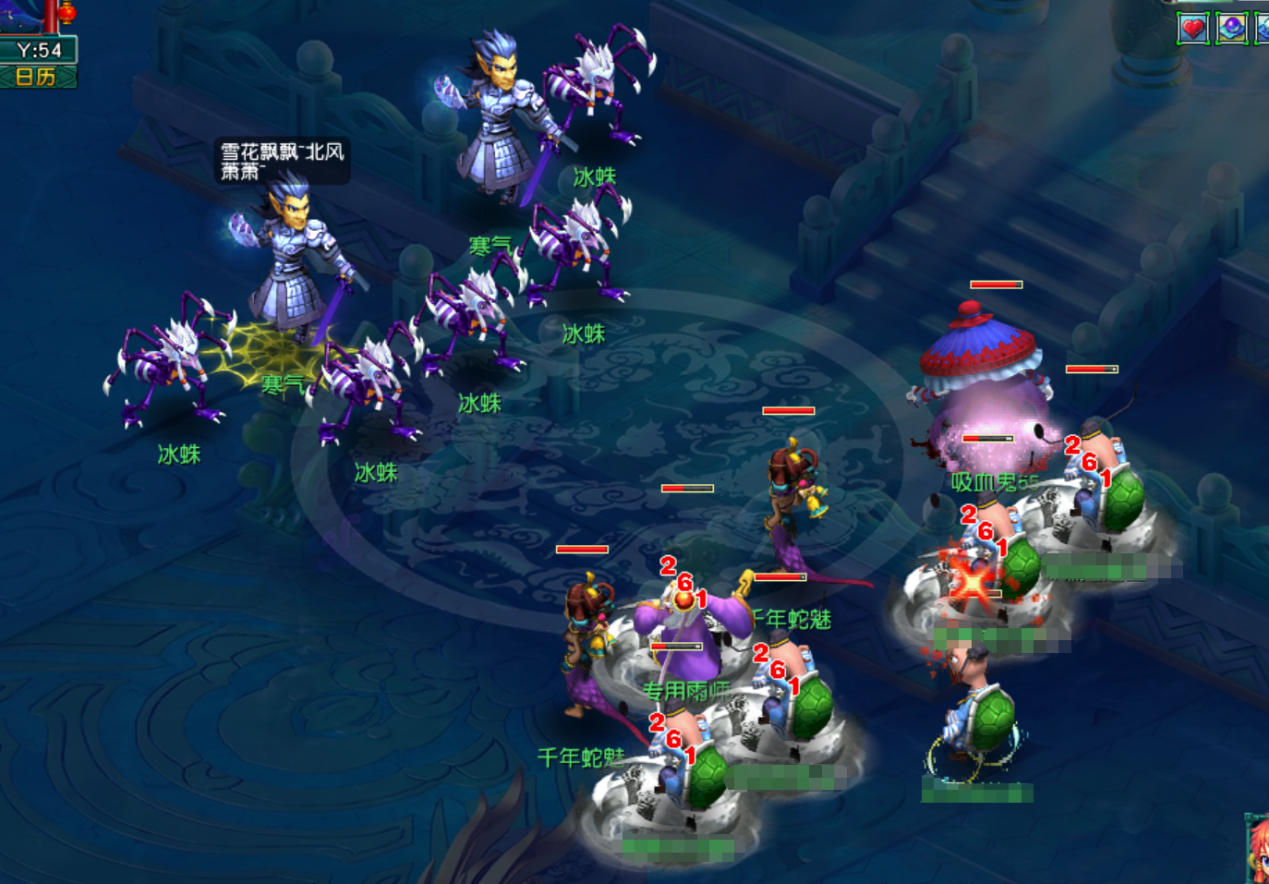1269x884 pixels.
Task: Click the red heart status icon
Action: 1193,29
